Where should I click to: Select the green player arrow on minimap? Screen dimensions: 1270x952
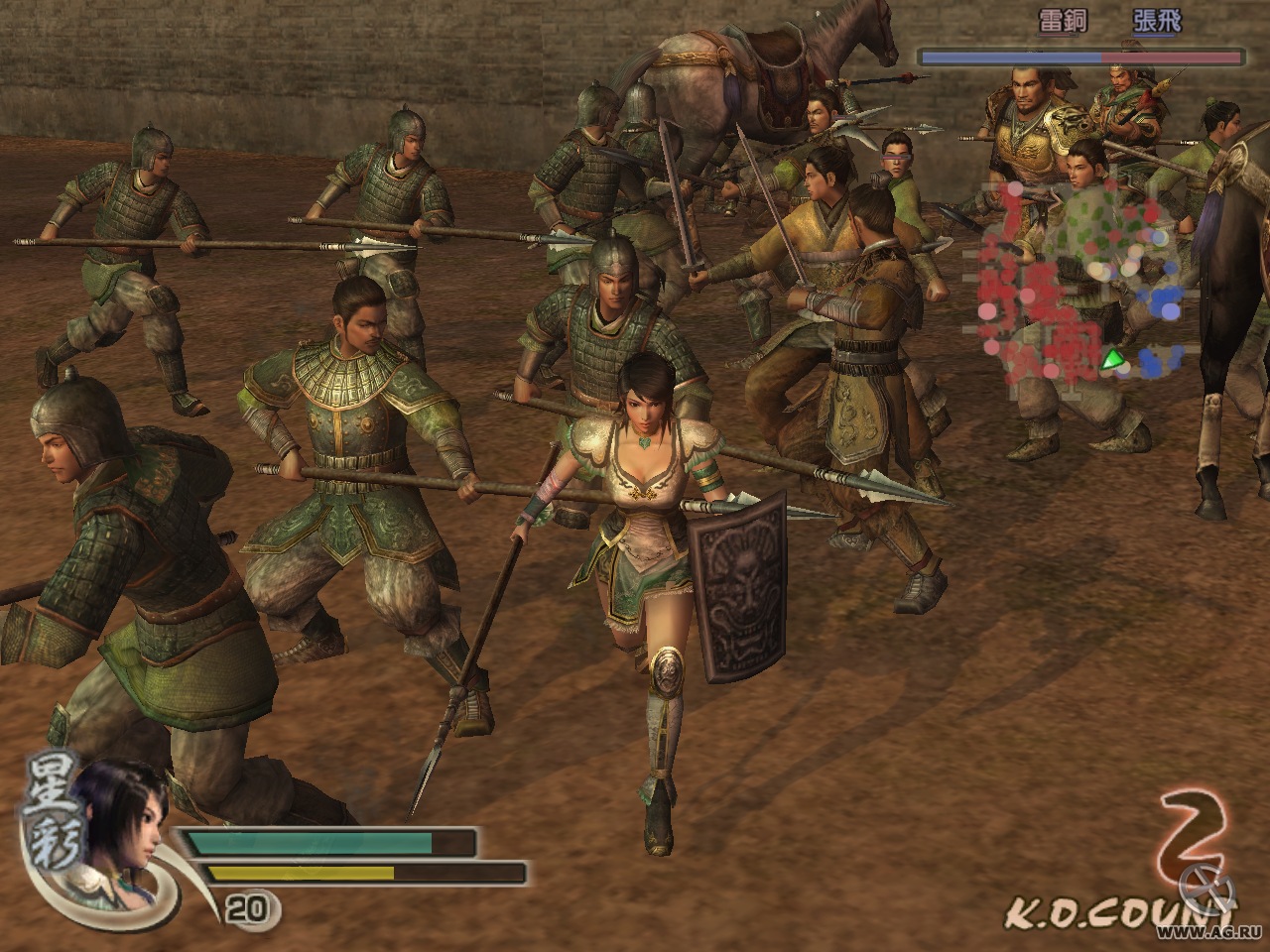click(x=1115, y=361)
